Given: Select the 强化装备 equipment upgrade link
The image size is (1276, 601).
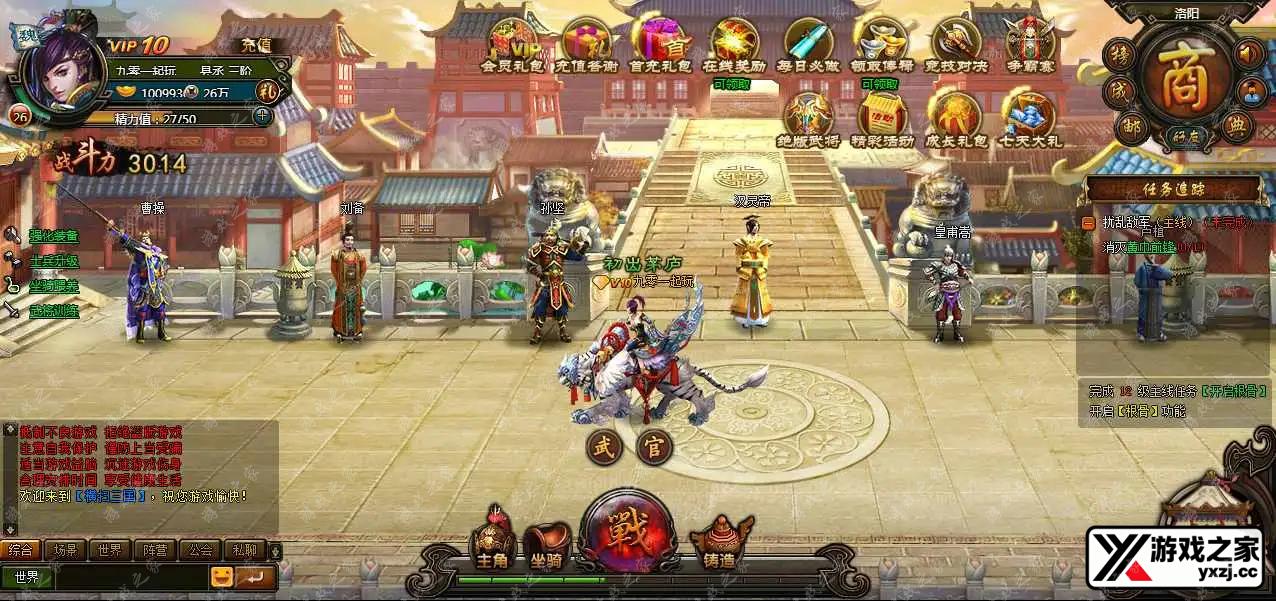Looking at the screenshot, I should 53,236.
